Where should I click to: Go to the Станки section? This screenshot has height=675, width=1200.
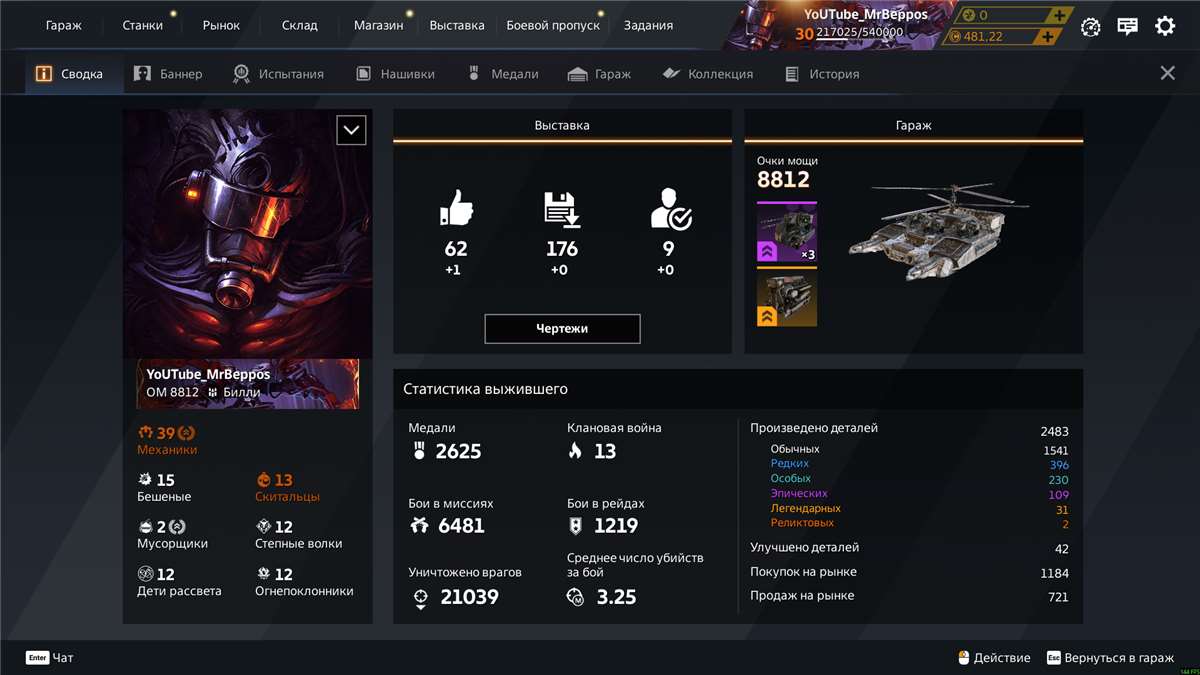point(142,25)
